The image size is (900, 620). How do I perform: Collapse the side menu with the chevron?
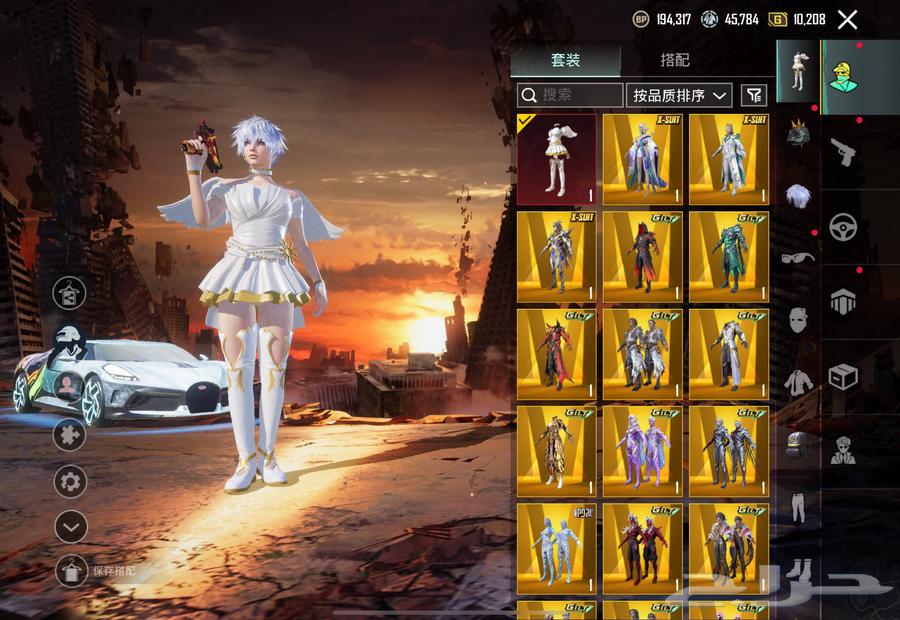point(70,525)
